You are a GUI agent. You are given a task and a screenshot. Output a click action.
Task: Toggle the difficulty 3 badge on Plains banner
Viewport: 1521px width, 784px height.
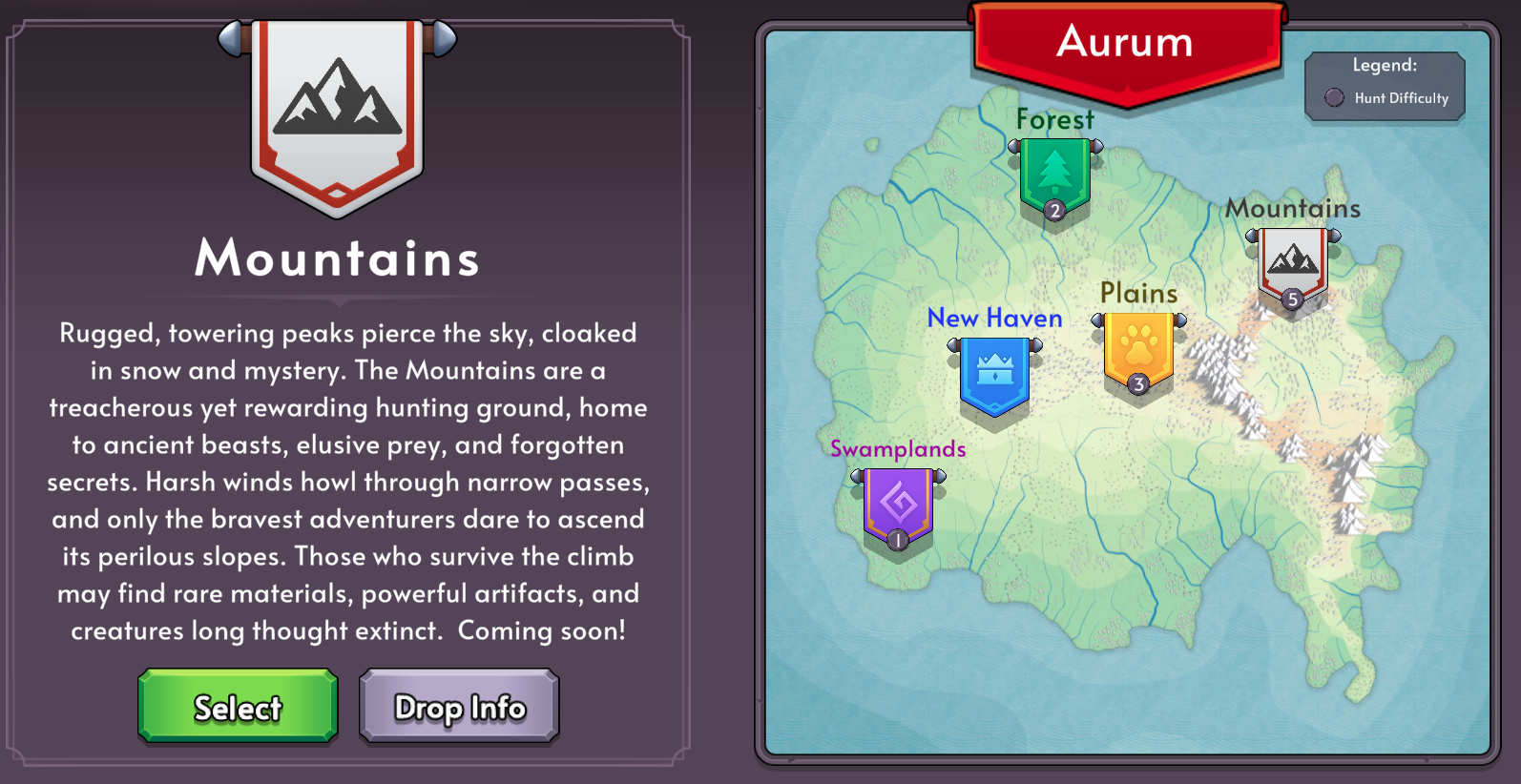1138,385
